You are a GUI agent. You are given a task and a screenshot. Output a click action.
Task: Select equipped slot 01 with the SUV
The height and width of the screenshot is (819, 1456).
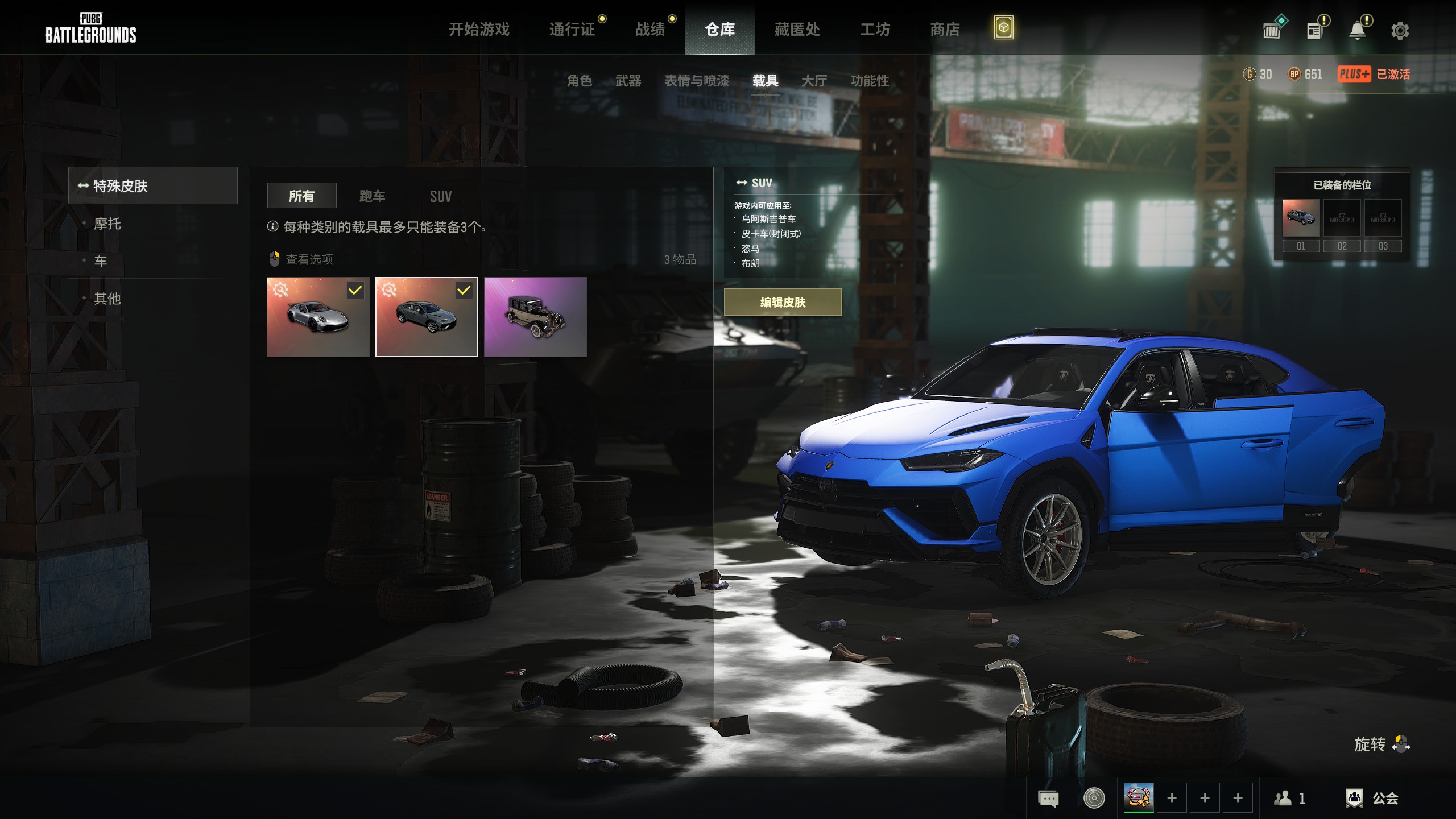[1301, 218]
